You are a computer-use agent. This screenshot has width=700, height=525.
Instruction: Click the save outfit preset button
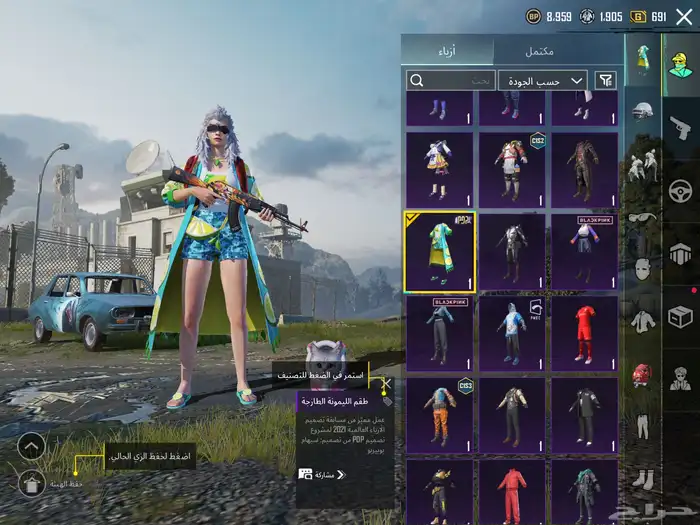[x=32, y=484]
